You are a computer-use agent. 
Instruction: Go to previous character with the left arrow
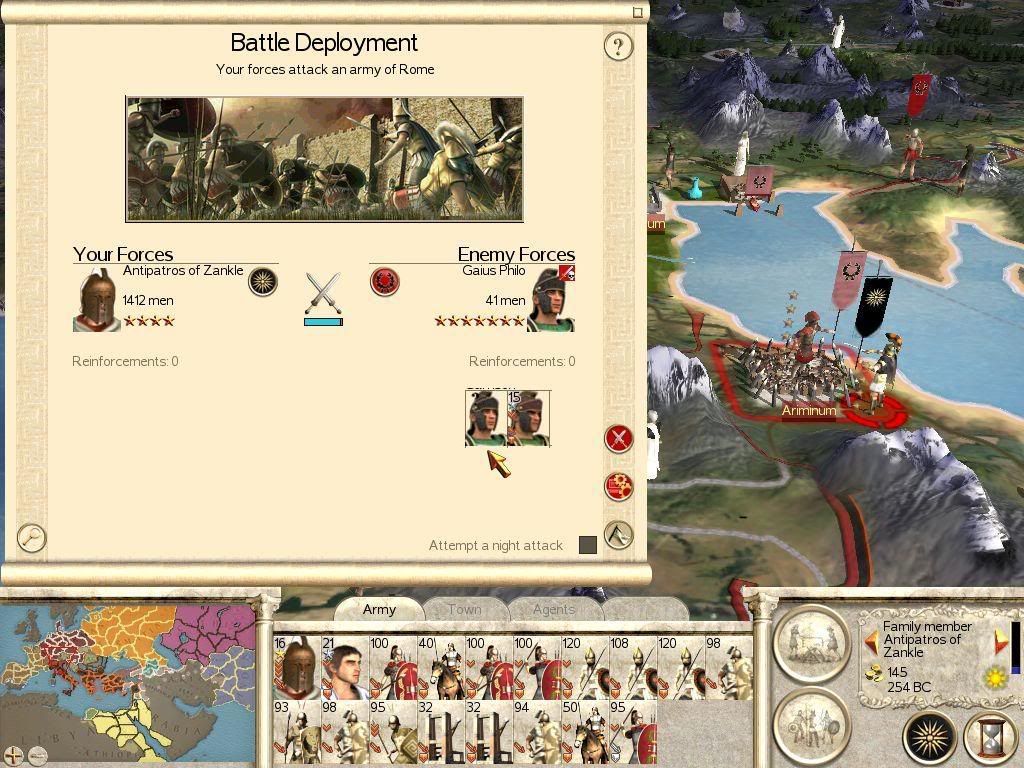click(870, 642)
